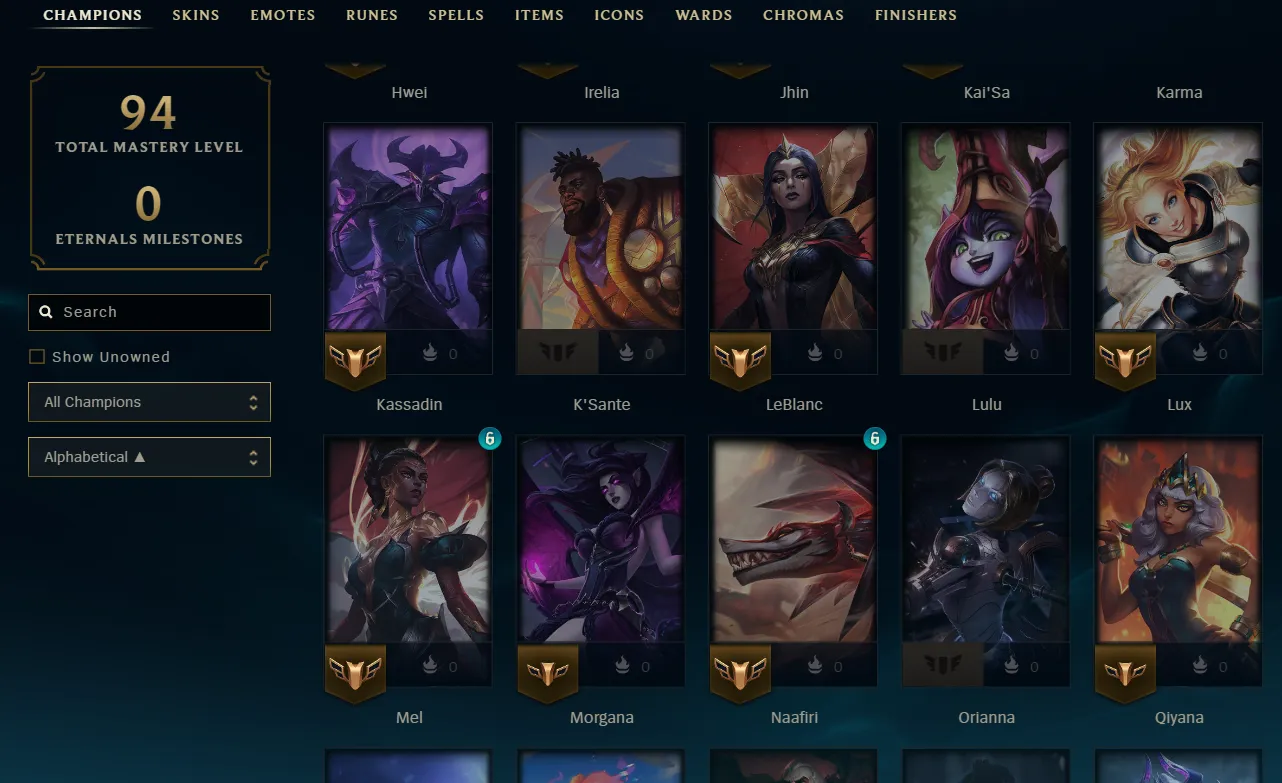Switch to the Skins tab
This screenshot has height=783, width=1282.
(196, 15)
